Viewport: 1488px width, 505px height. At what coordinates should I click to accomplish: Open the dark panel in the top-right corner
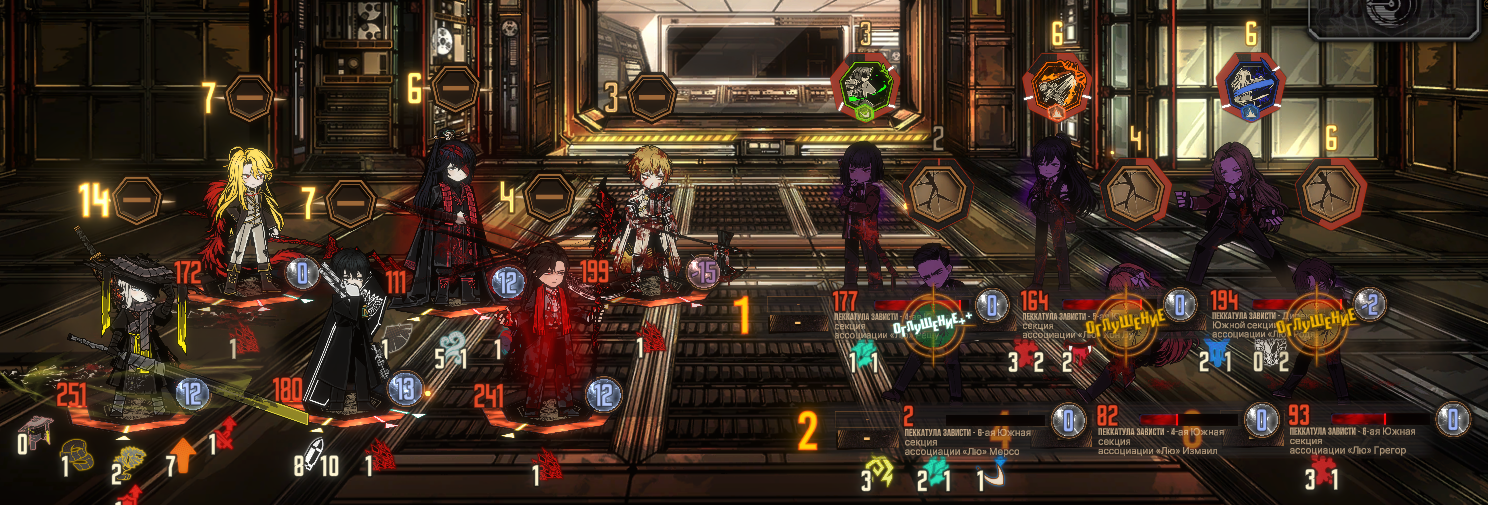pos(1397,18)
